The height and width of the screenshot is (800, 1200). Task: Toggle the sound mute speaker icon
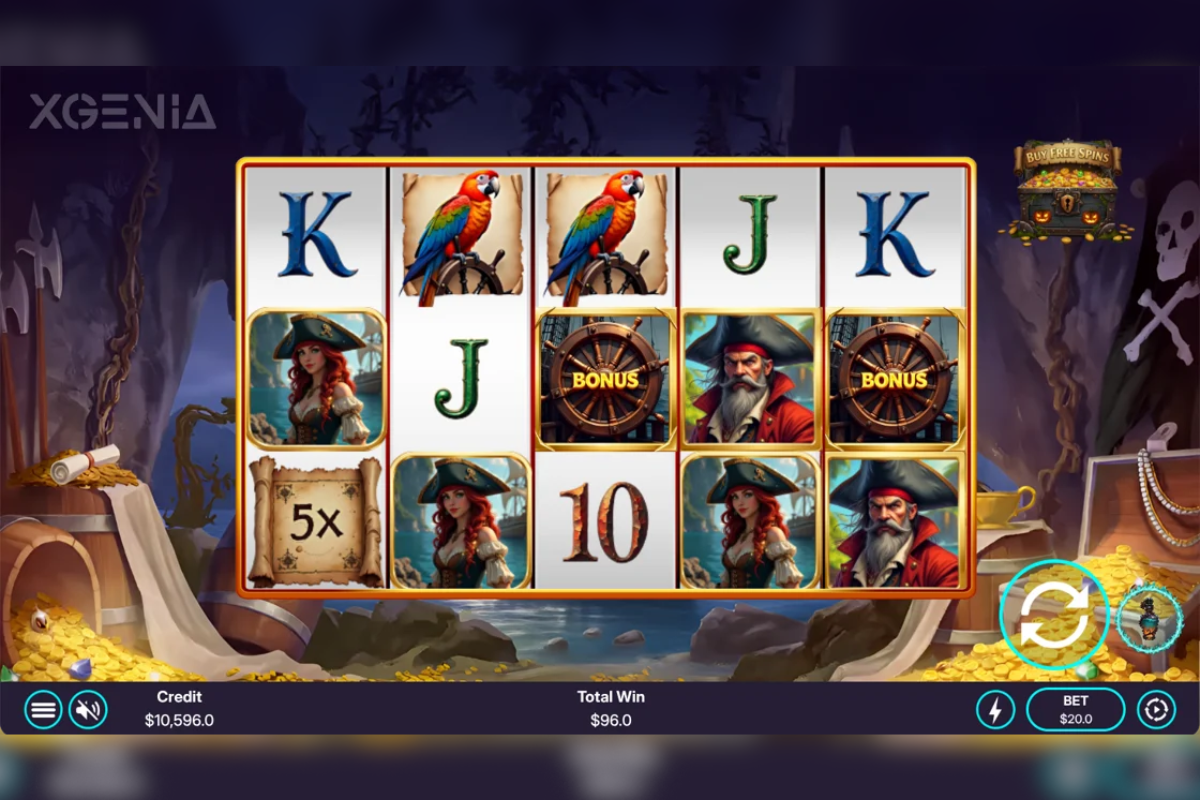click(x=88, y=710)
